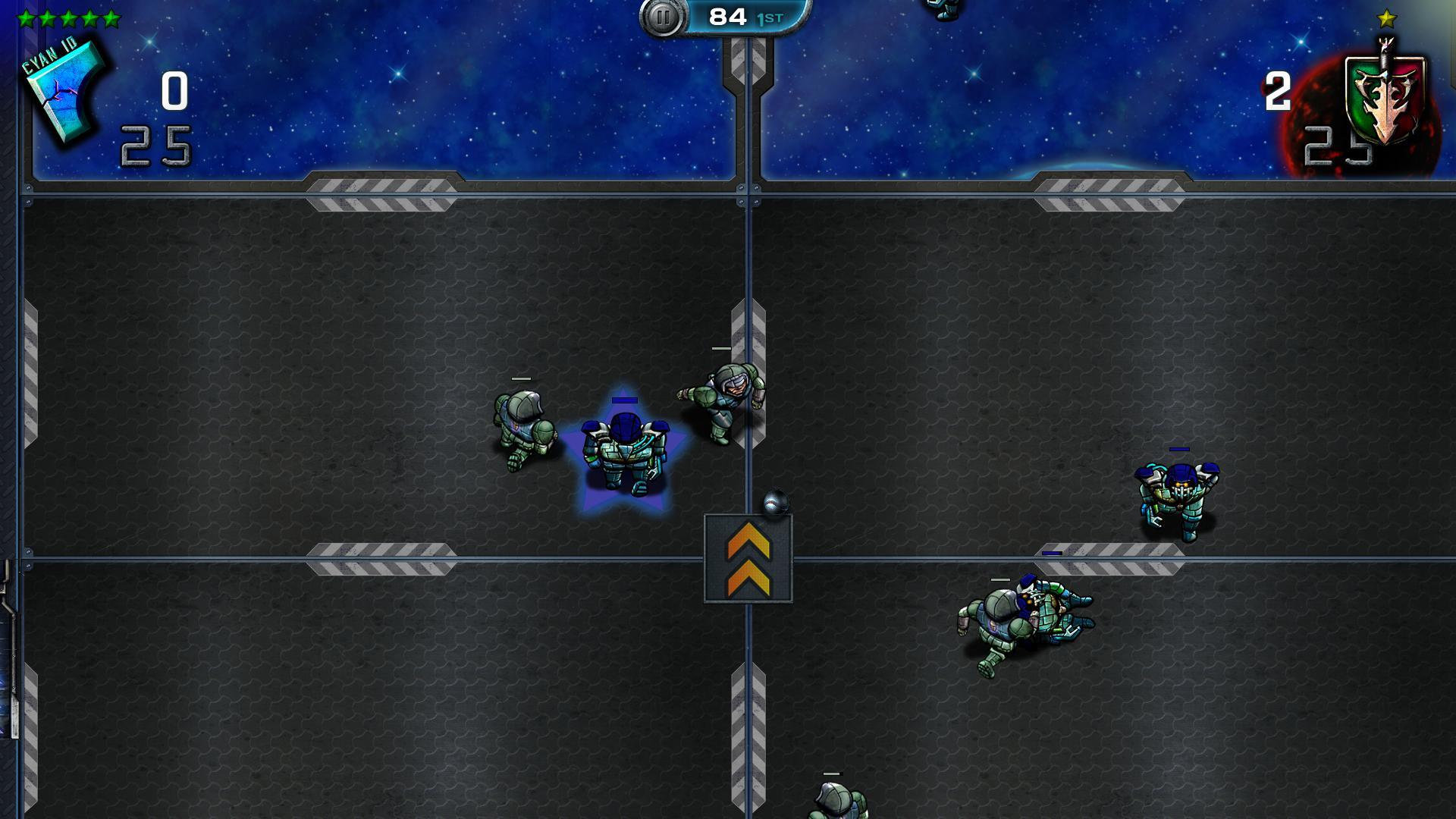This screenshot has width=1456, height=819.
Task: Click the metal ball near the center line
Action: coord(775,502)
